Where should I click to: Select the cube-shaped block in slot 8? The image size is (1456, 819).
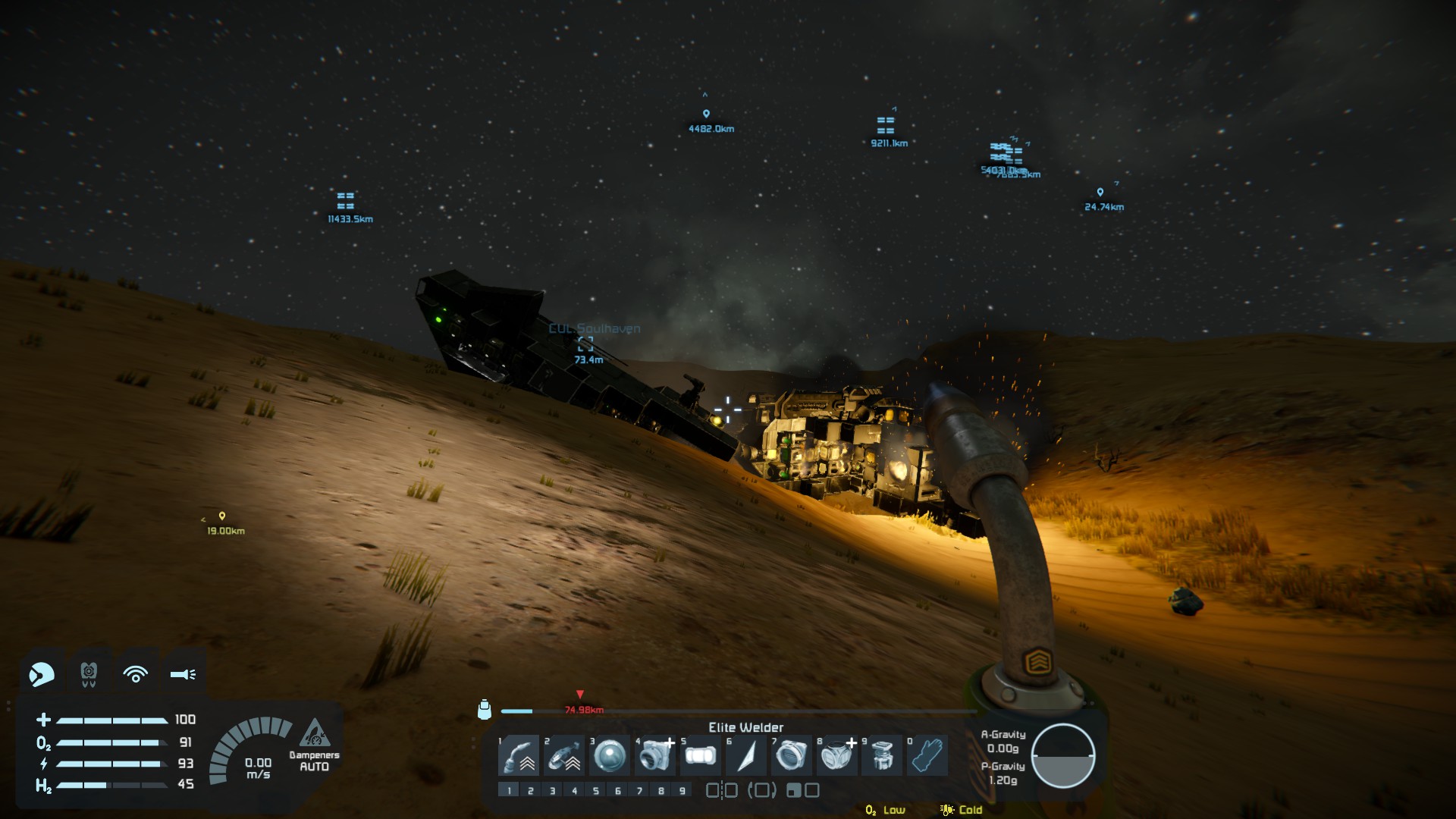click(836, 755)
